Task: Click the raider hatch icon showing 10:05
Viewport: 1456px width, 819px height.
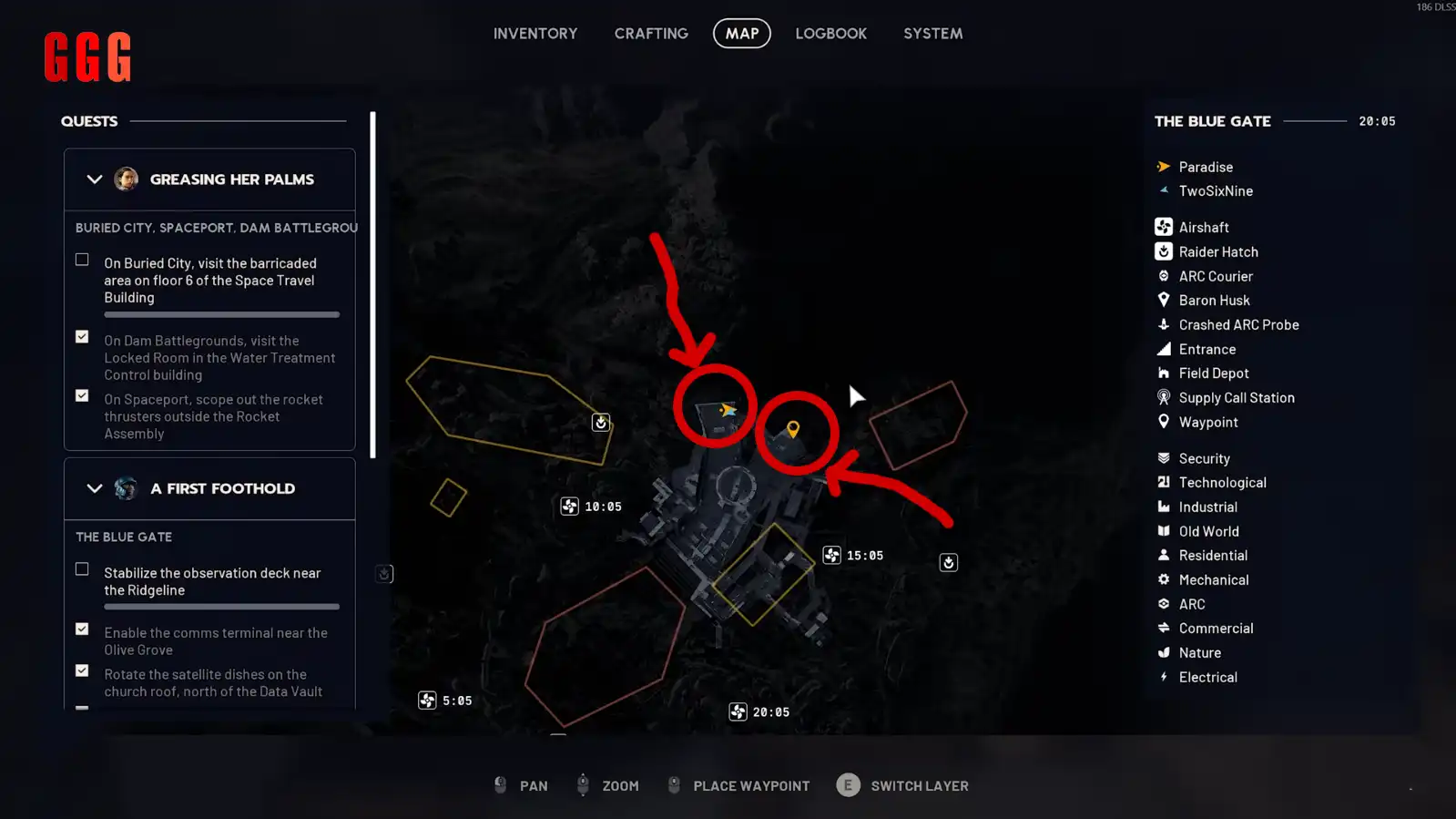Action: (569, 506)
